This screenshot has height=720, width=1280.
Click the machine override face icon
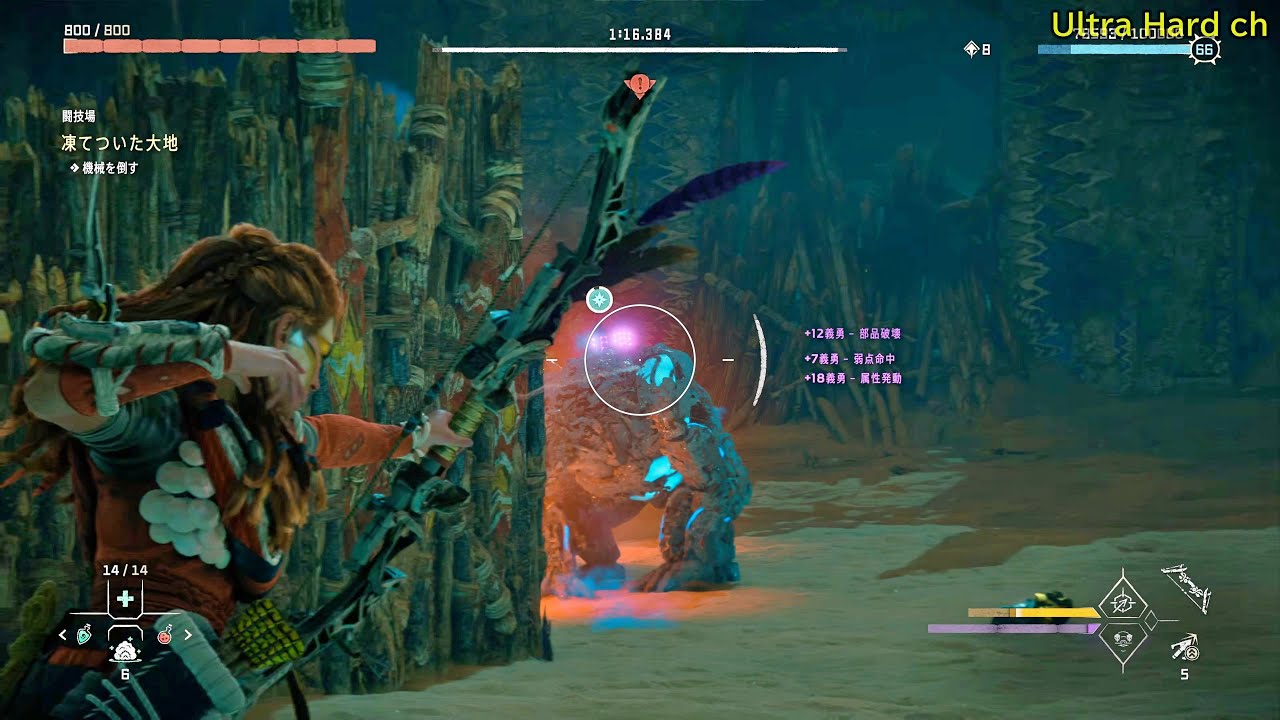point(1123,639)
